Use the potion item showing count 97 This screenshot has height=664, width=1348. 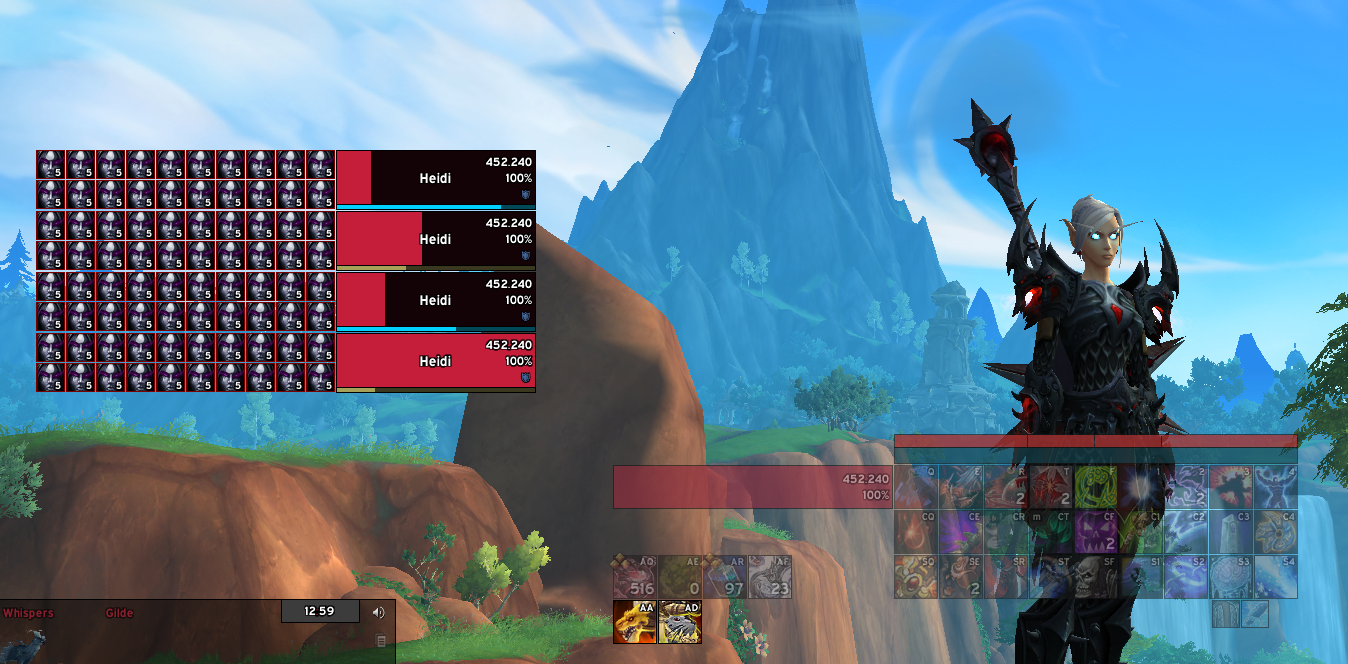point(724,576)
